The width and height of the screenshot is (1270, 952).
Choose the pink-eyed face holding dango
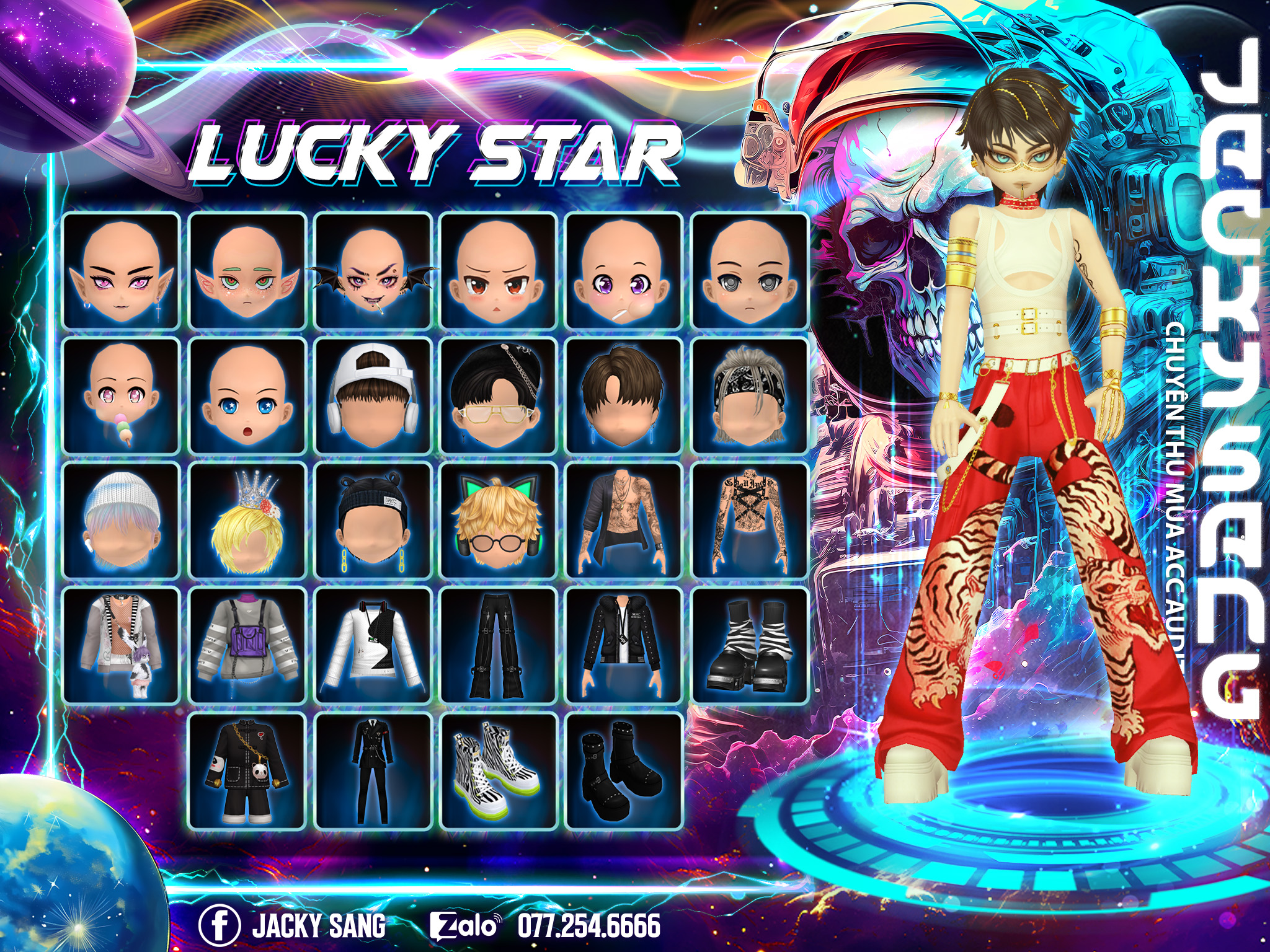pos(121,396)
